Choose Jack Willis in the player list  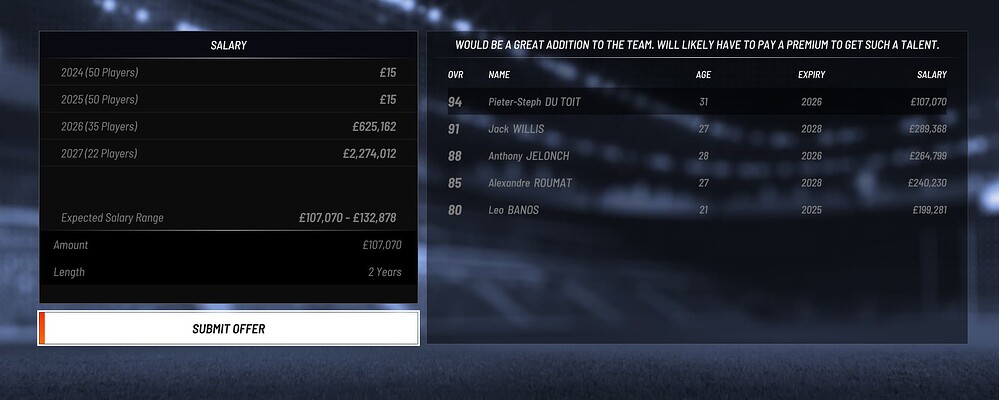697,129
